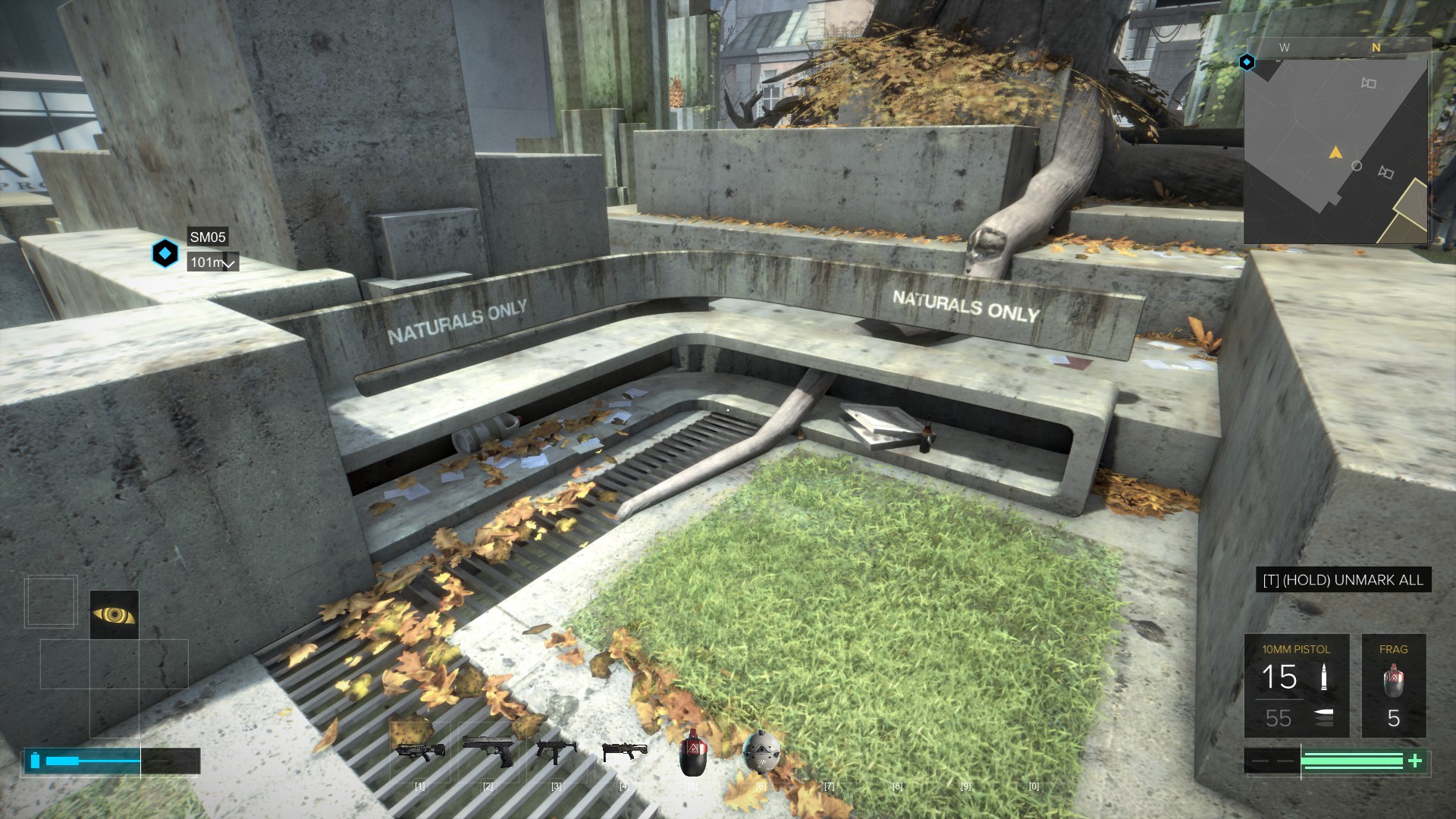
Task: Open the 10MM Pistol weapon panel
Action: click(x=1296, y=686)
